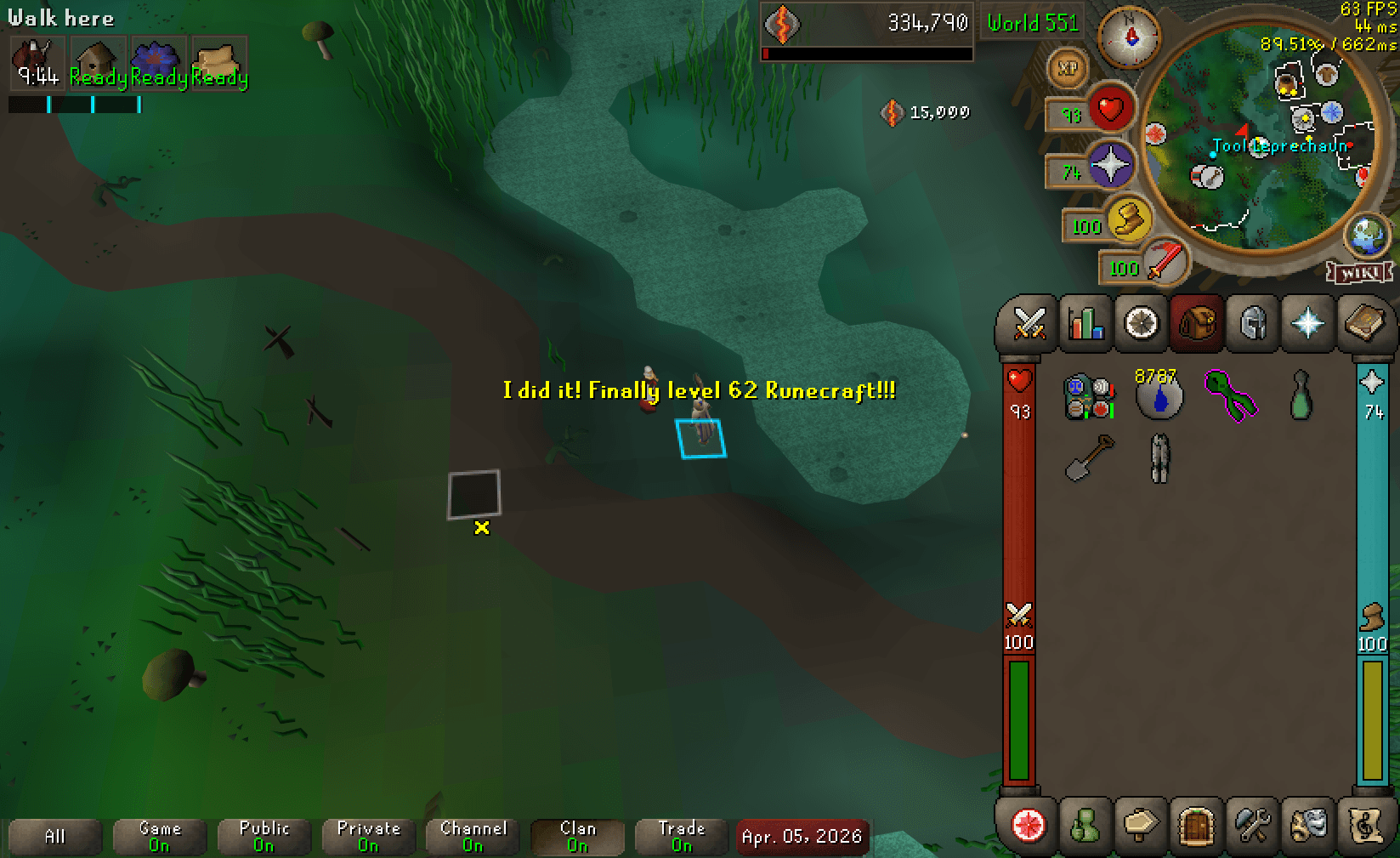The width and height of the screenshot is (1400, 858).
Task: Select the All chat tab
Action: pos(54,836)
